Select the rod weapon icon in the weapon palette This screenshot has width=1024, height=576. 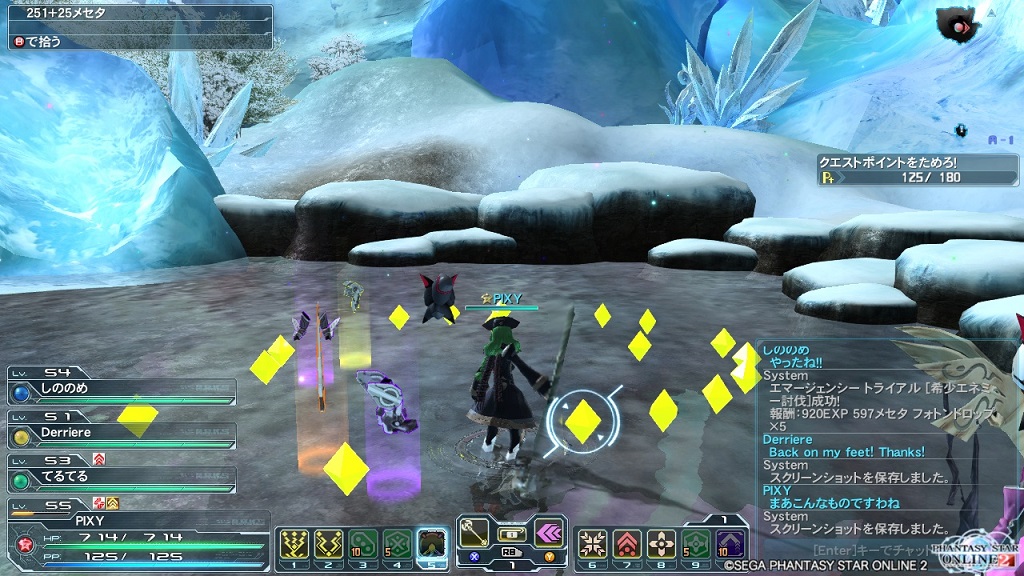click(474, 531)
